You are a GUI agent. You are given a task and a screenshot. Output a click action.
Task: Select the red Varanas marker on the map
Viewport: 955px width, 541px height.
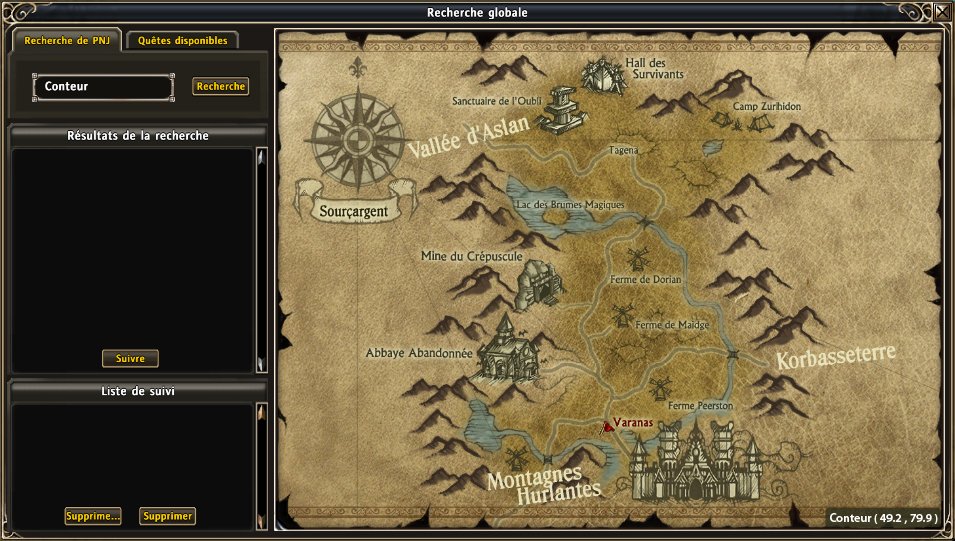(x=607, y=425)
